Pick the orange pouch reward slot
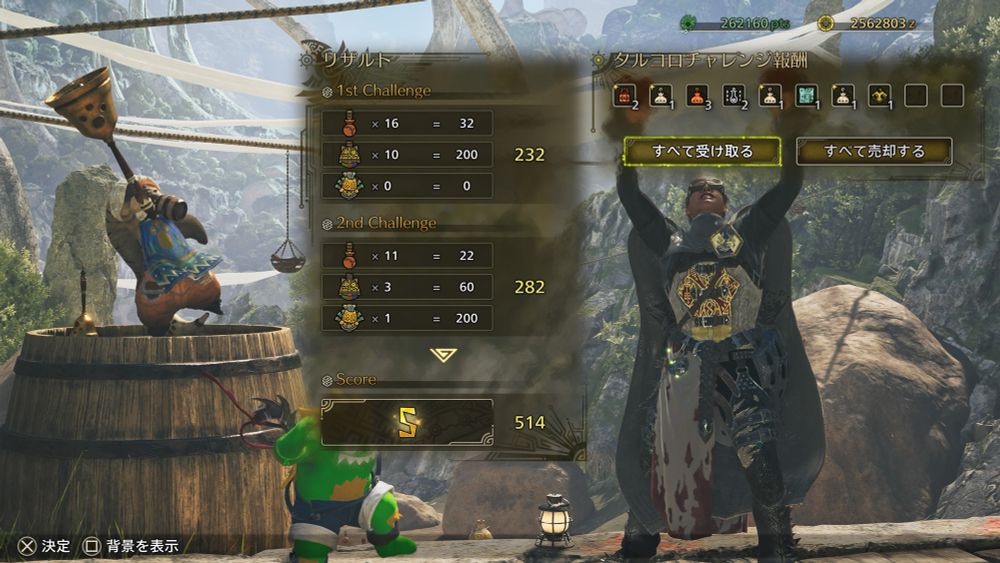The image size is (1000, 563). click(697, 96)
